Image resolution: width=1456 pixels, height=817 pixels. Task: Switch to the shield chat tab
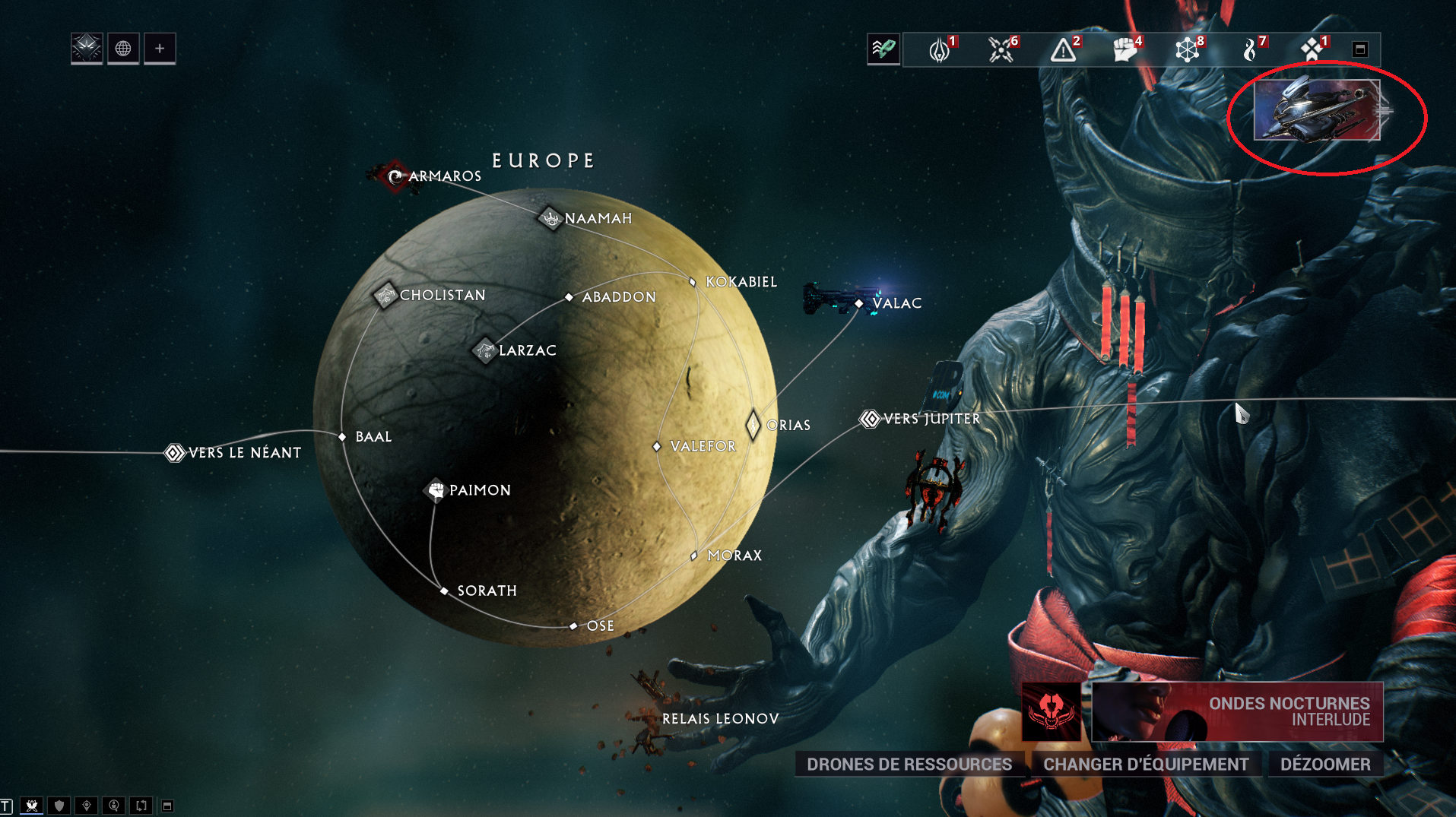pos(59,806)
